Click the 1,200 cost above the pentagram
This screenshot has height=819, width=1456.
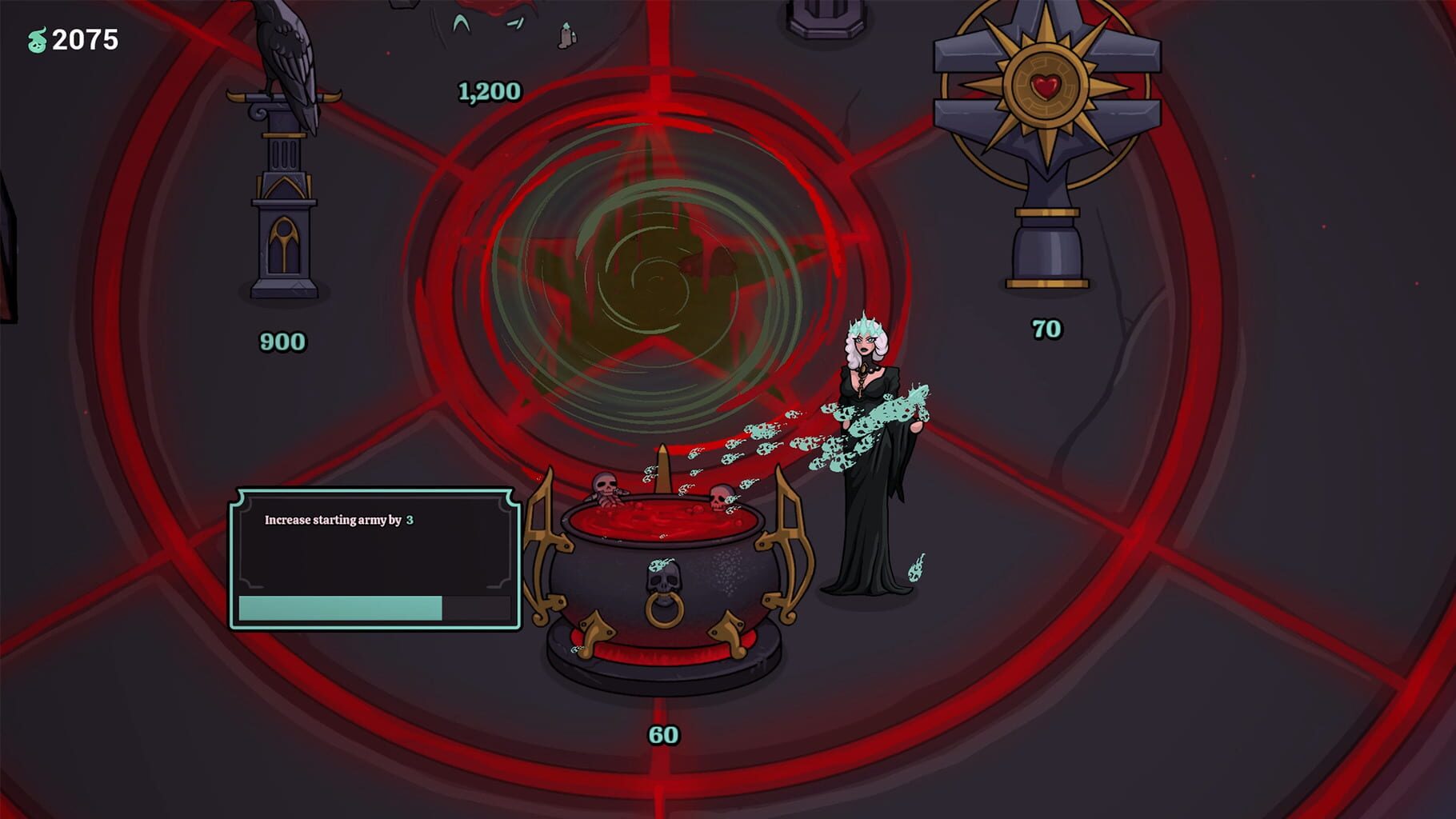coord(488,91)
